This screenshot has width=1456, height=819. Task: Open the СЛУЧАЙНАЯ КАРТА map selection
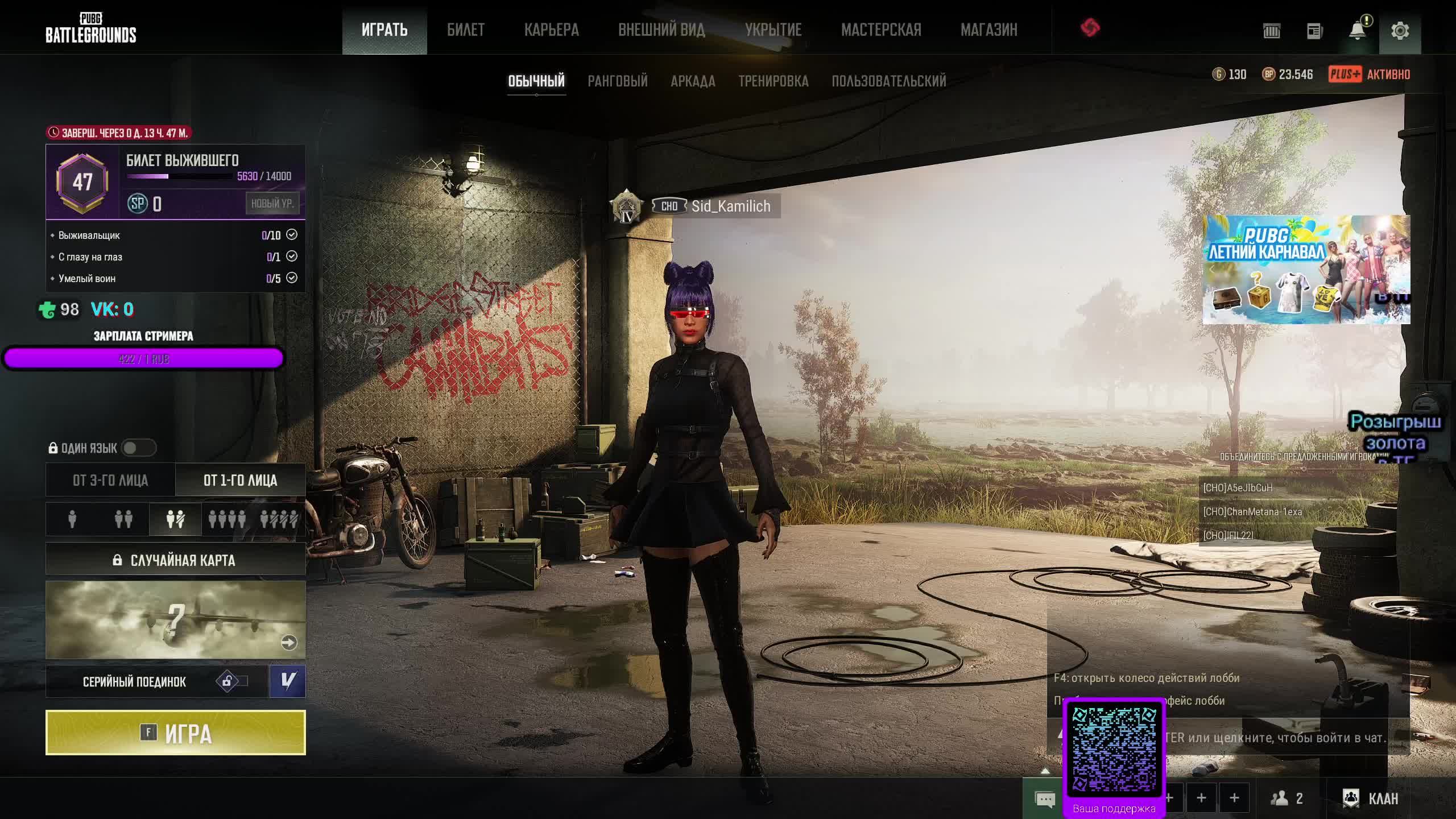click(x=175, y=560)
